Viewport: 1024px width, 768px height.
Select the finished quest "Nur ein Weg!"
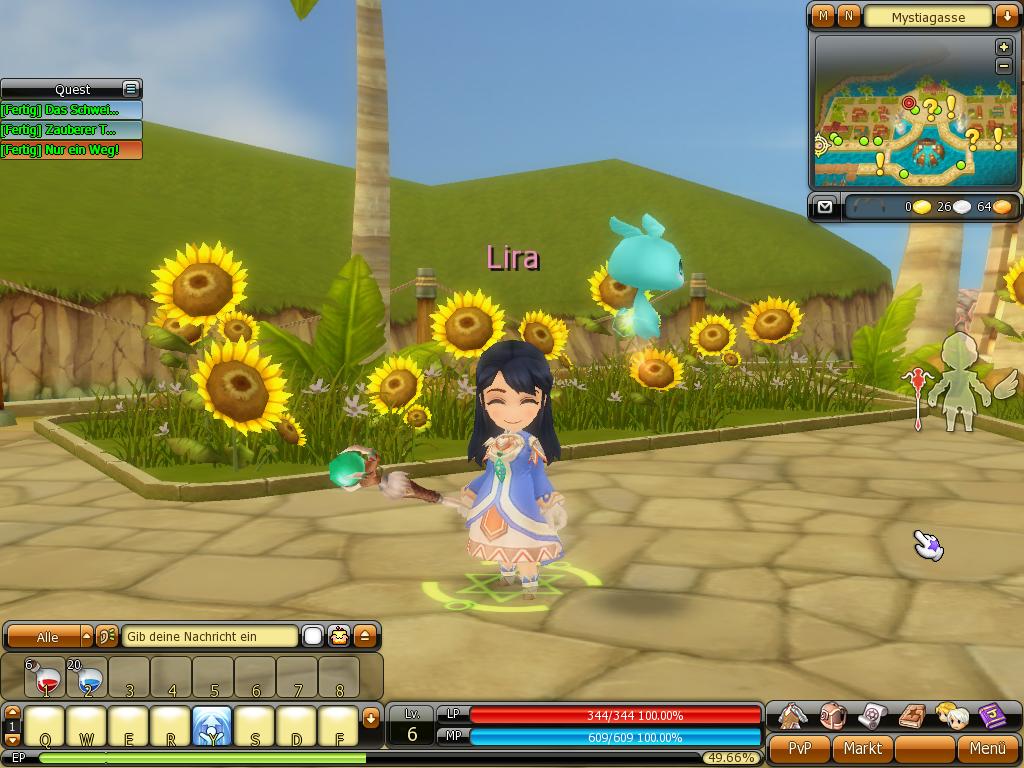[71, 150]
